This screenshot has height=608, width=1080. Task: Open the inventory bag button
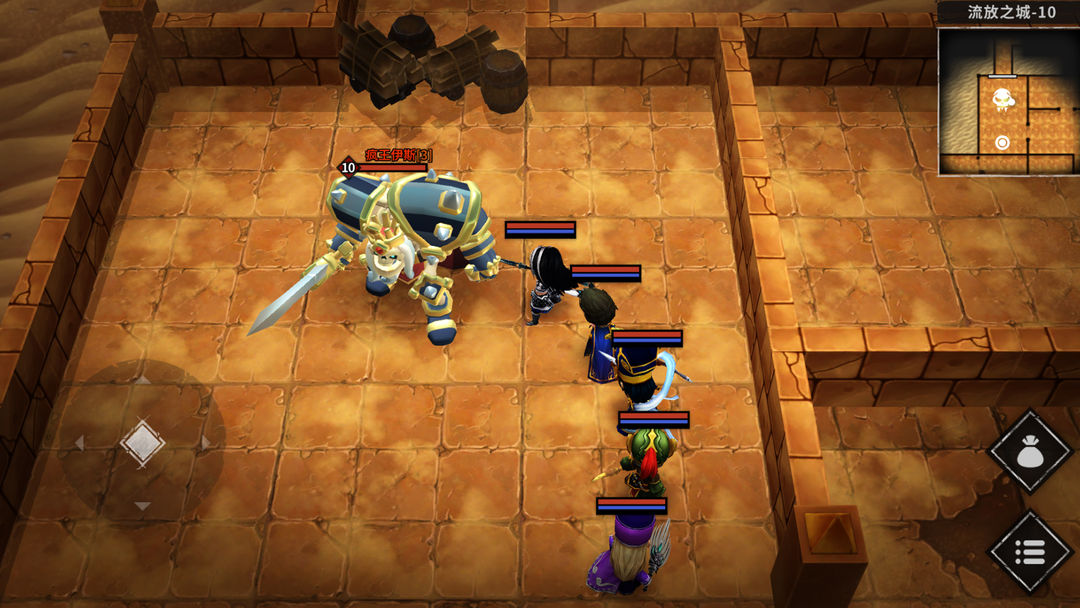coord(1029,452)
